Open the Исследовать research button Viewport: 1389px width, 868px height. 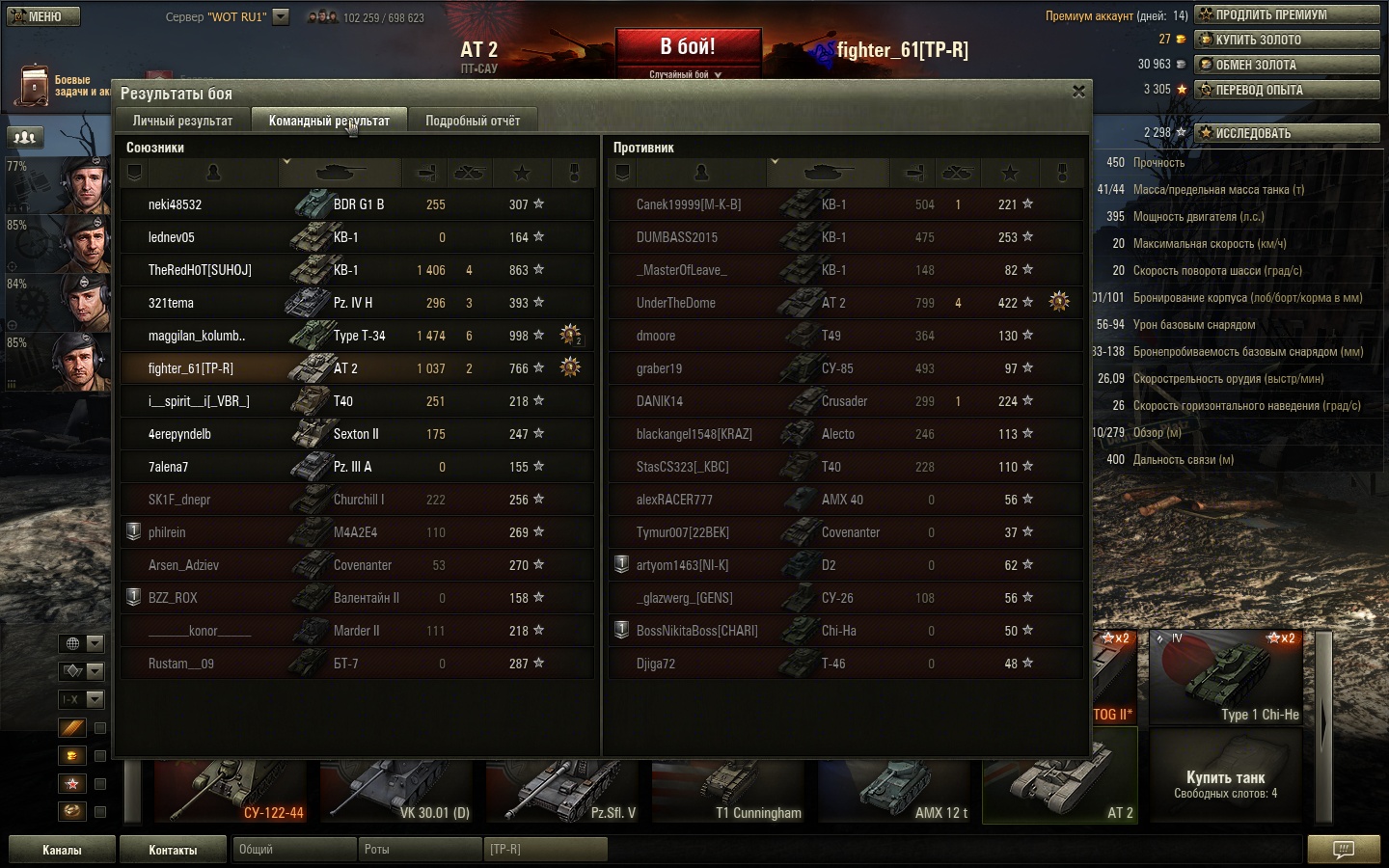click(x=1287, y=133)
